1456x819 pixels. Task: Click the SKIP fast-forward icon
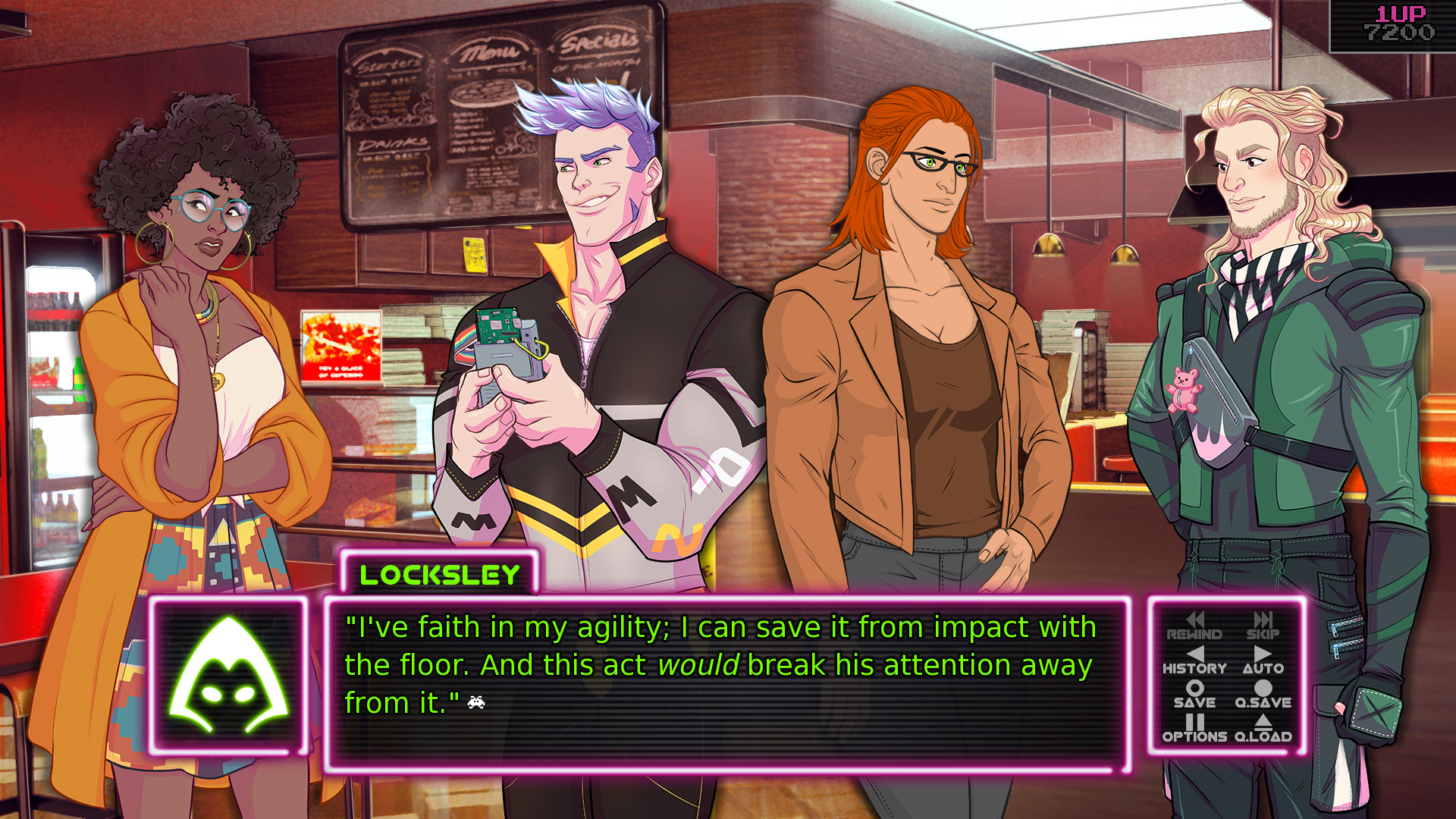click(x=1263, y=620)
